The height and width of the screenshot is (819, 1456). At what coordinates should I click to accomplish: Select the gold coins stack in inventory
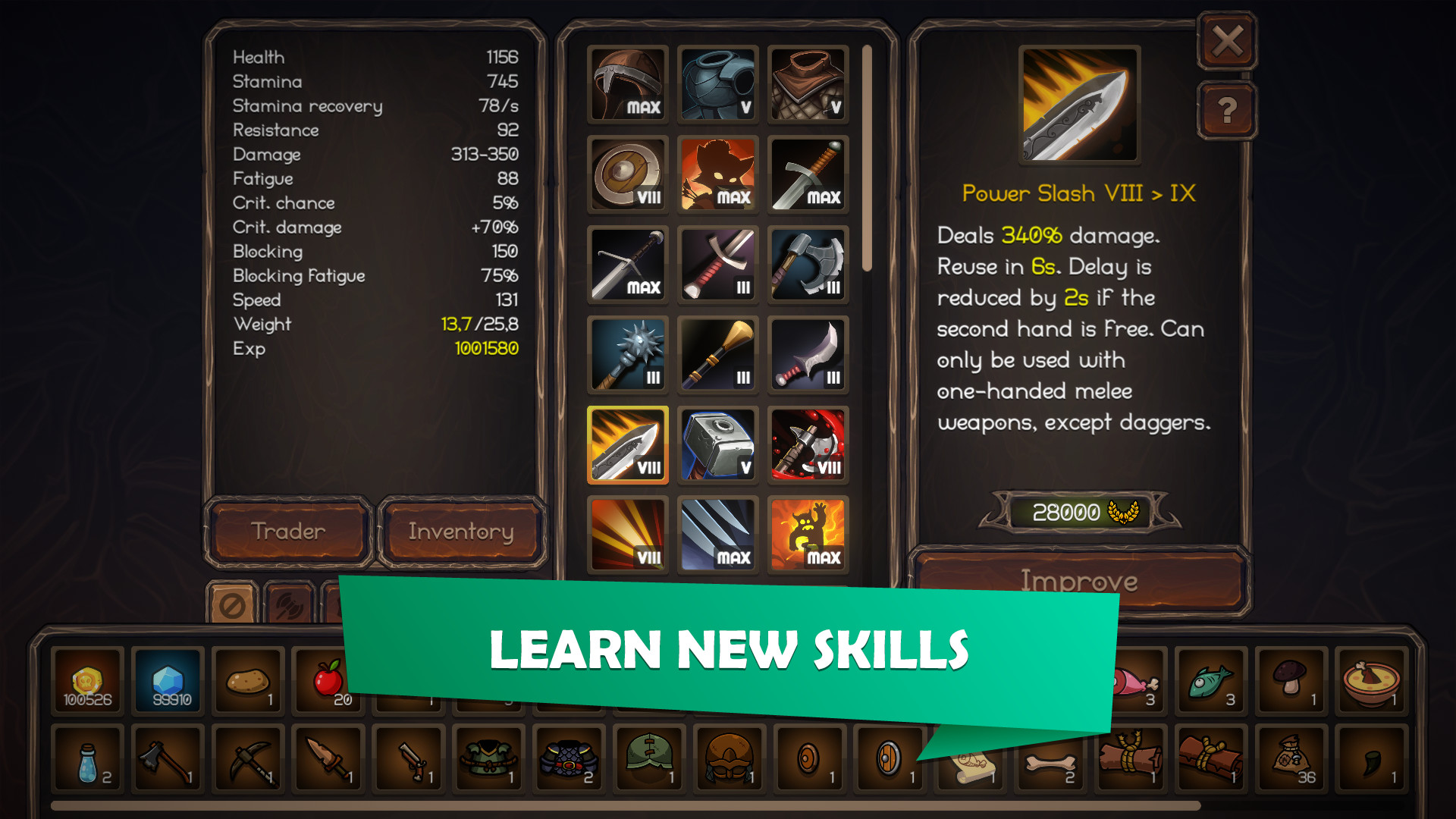click(86, 680)
